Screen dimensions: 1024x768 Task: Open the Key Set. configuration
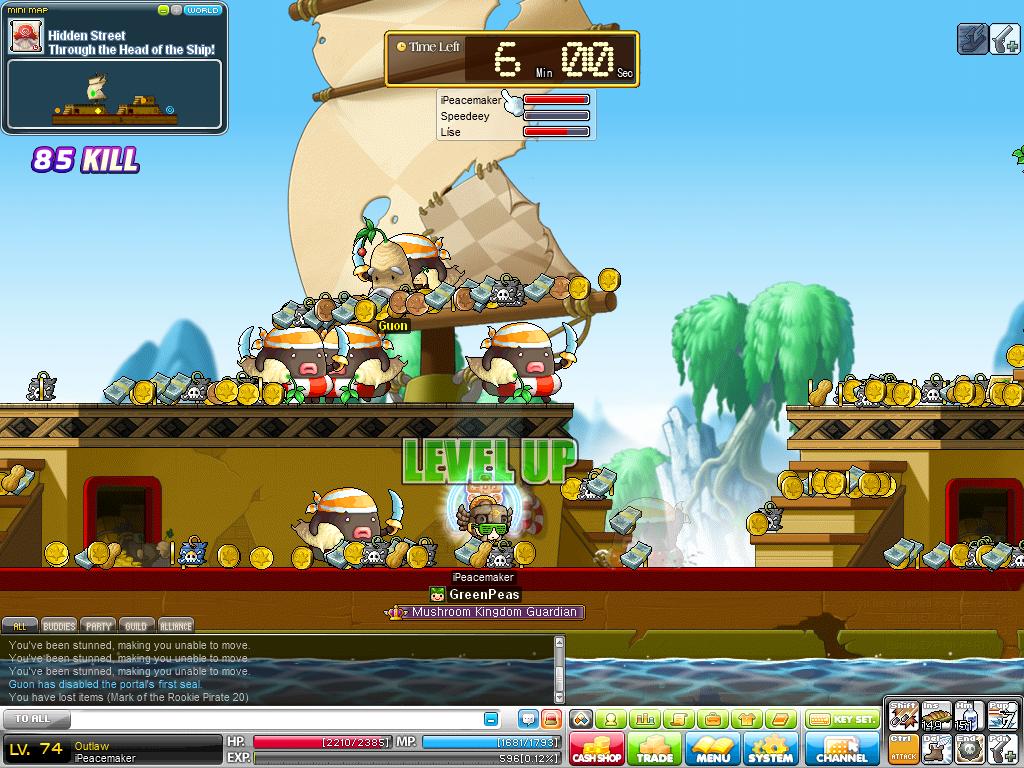(841, 719)
